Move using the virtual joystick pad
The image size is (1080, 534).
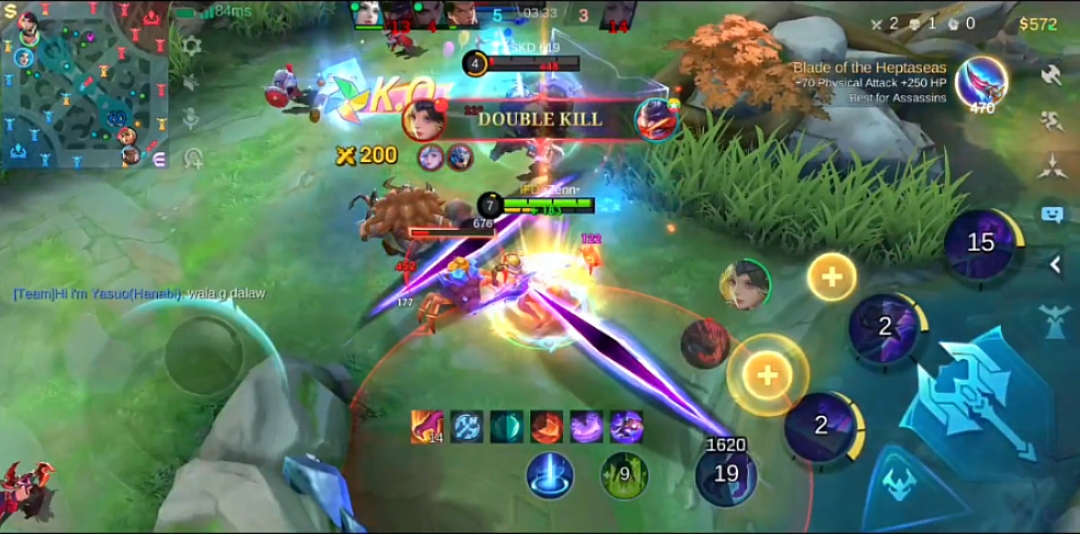(x=204, y=355)
